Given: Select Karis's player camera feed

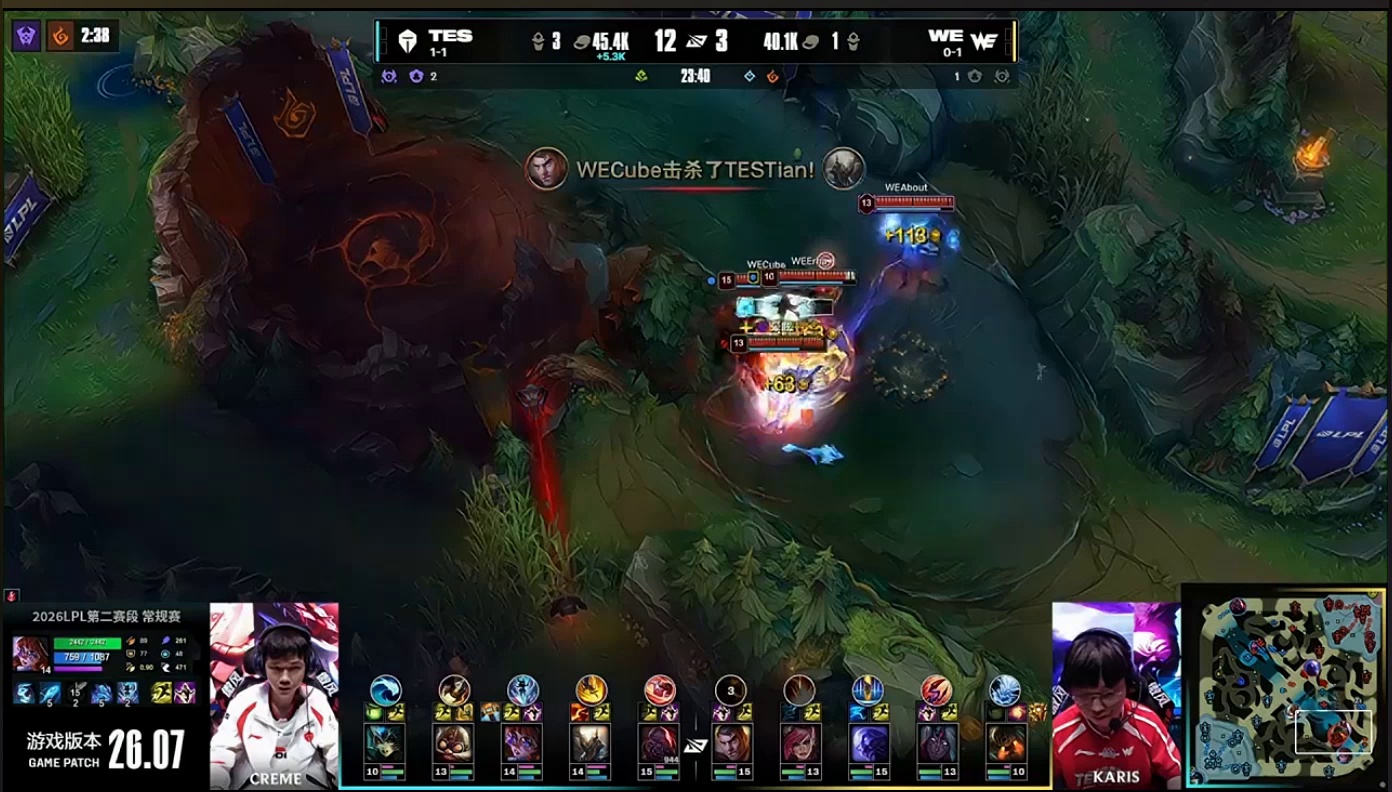Looking at the screenshot, I should (1115, 695).
